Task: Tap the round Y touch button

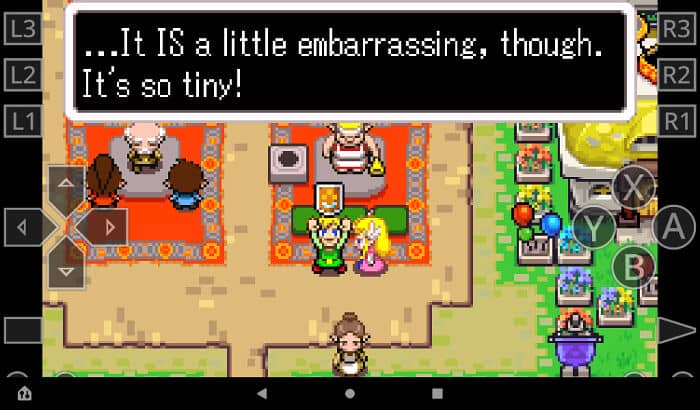Action: pyautogui.click(x=595, y=228)
